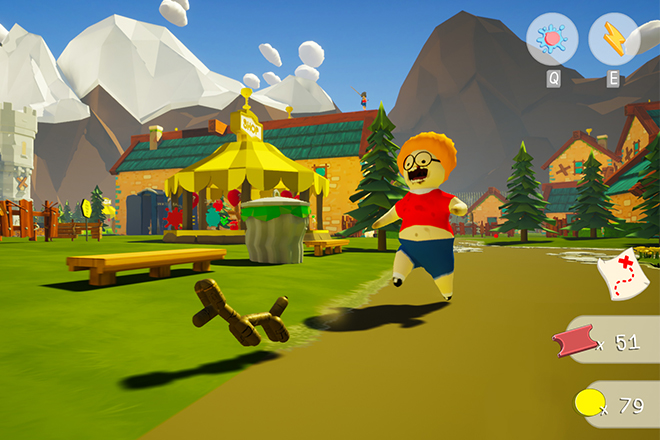Activate the splash ball ability icon

tap(552, 39)
